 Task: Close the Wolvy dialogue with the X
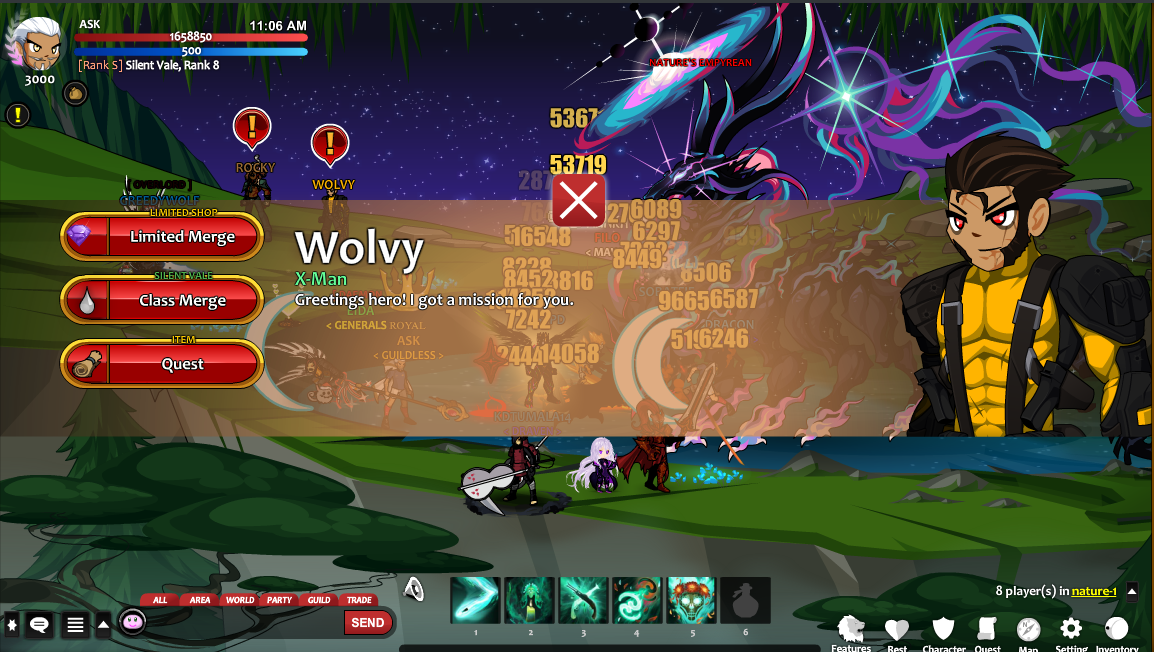click(x=578, y=201)
